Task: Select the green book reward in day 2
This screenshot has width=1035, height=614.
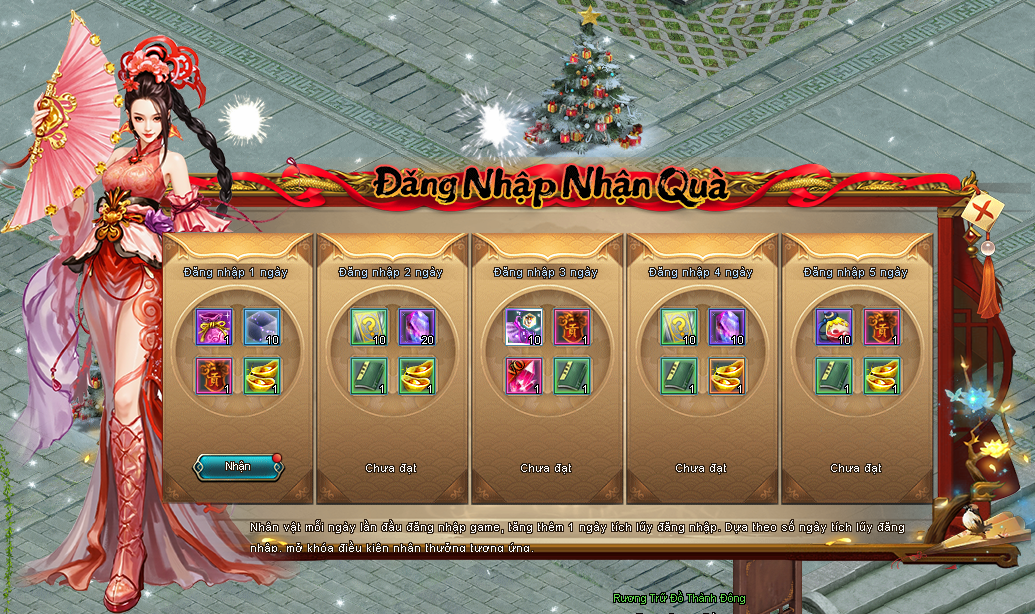Action: (x=368, y=376)
